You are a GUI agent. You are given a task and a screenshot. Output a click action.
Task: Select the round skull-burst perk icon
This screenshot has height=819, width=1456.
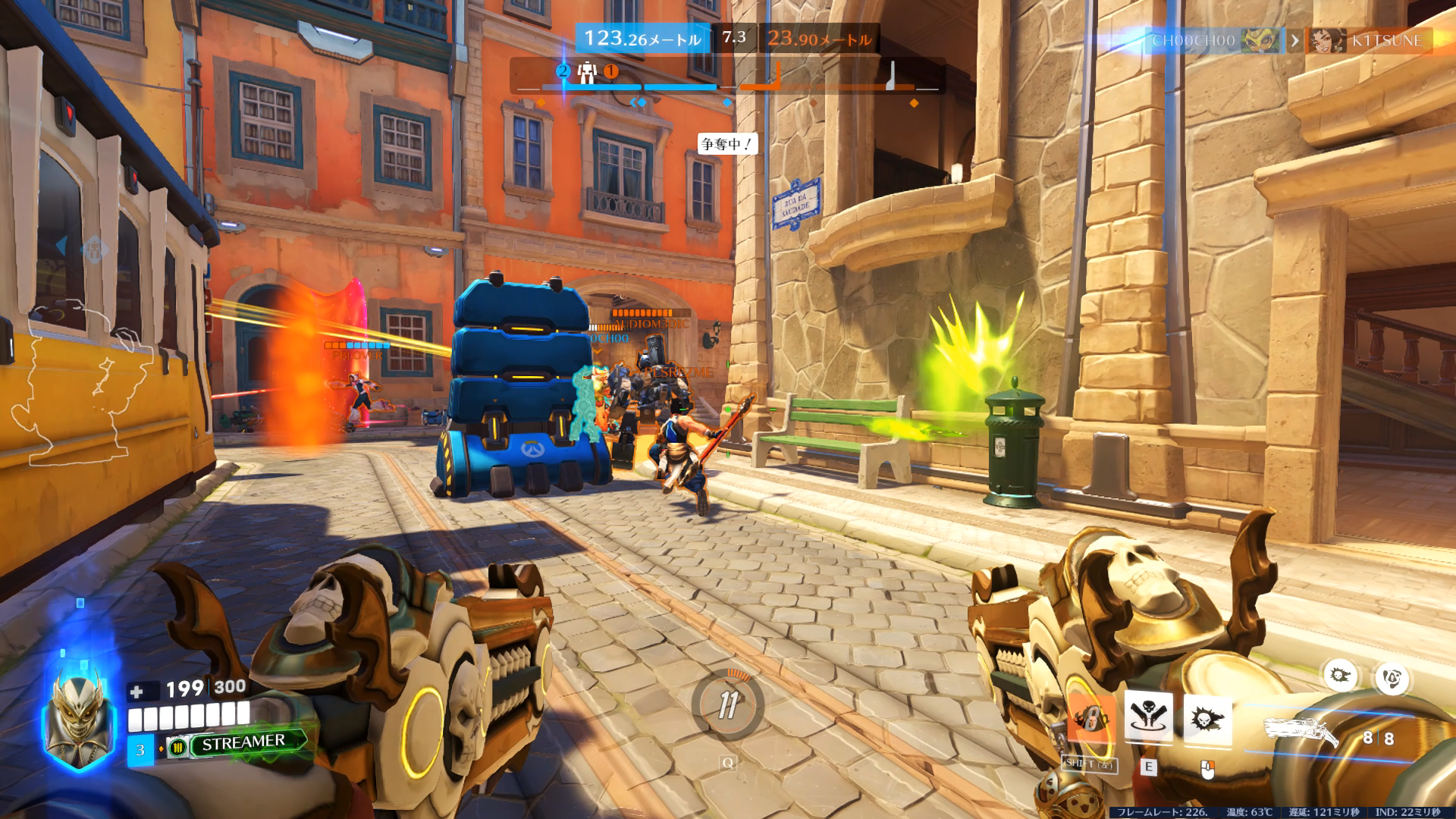tap(1341, 675)
